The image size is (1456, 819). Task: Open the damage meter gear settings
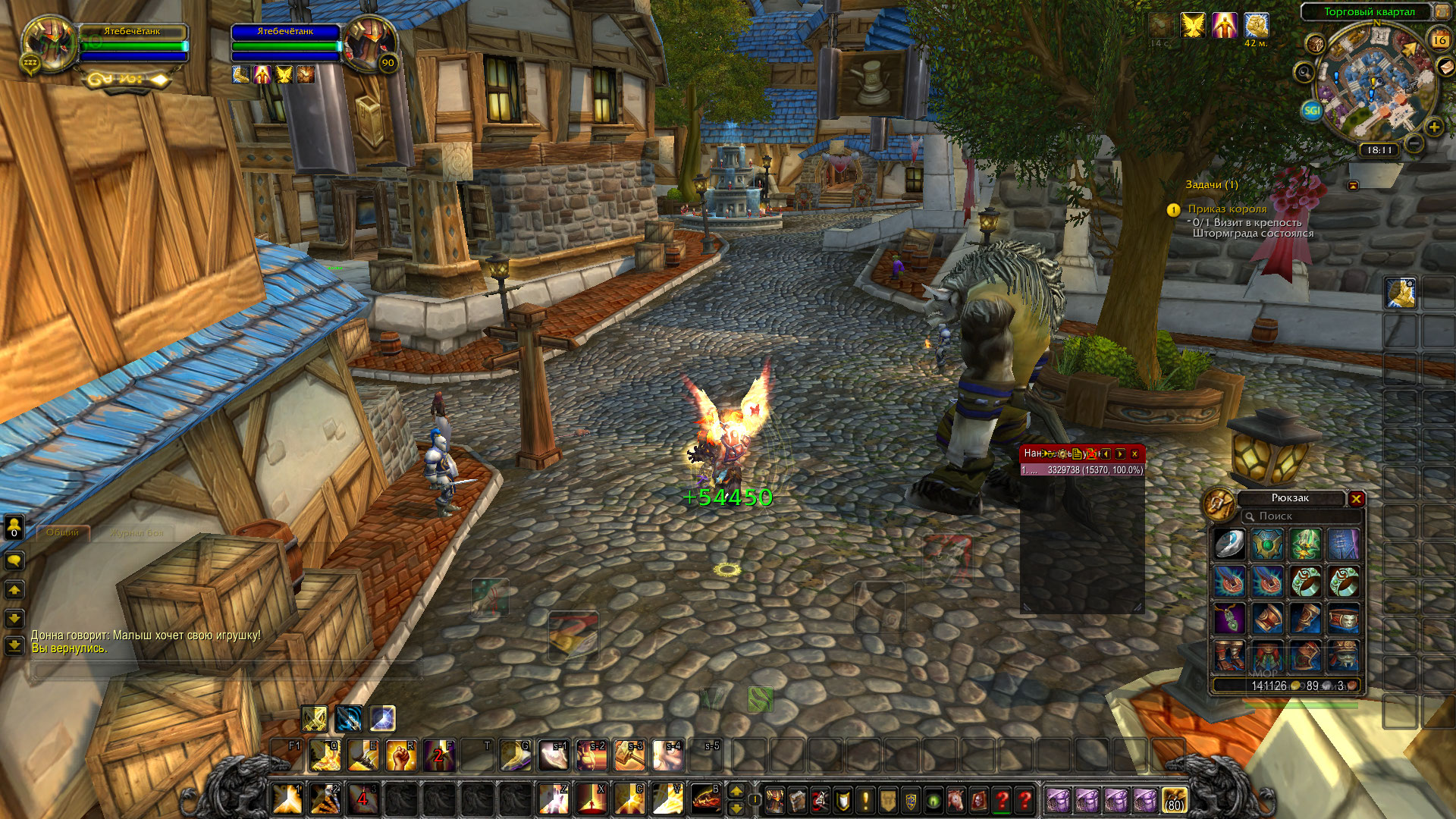(x=1062, y=453)
